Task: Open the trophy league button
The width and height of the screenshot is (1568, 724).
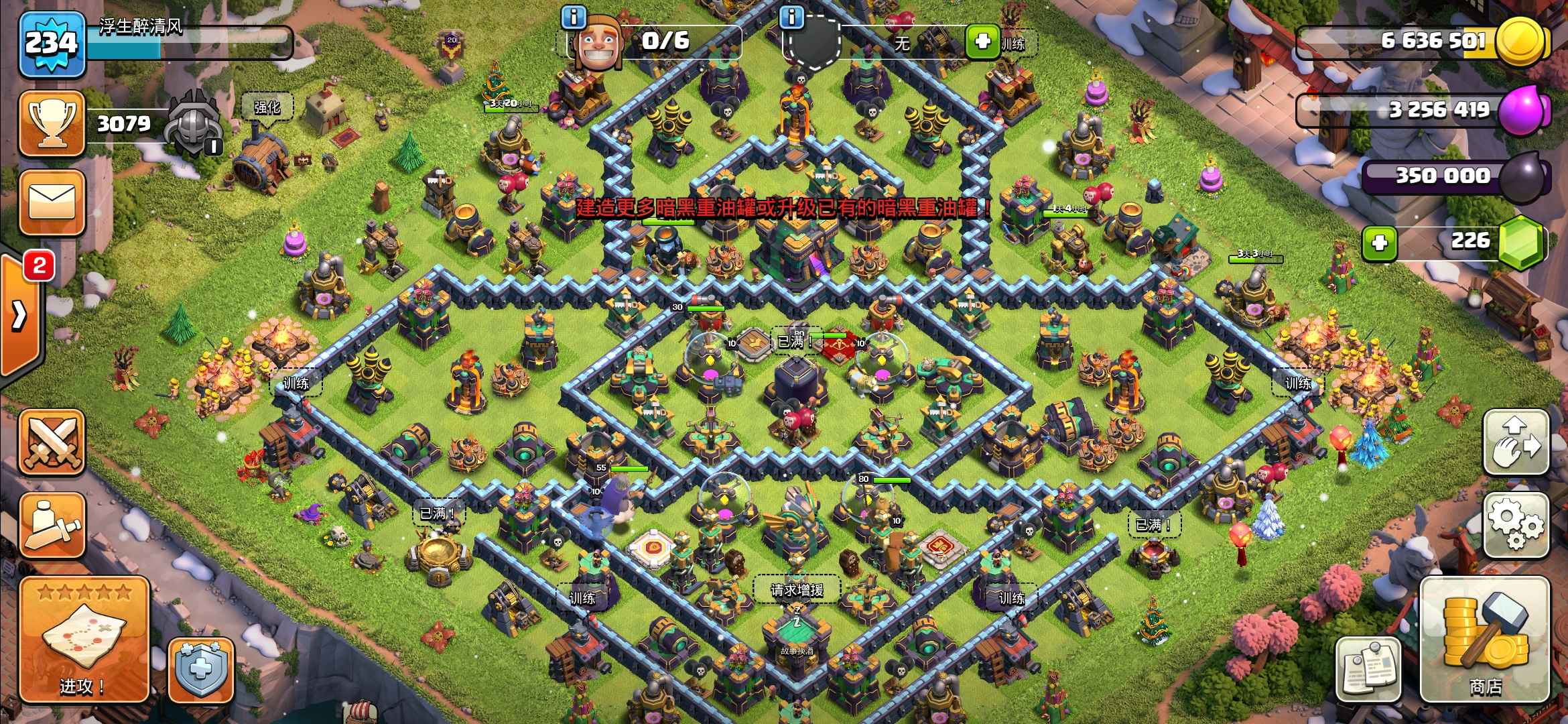Action: (x=52, y=124)
